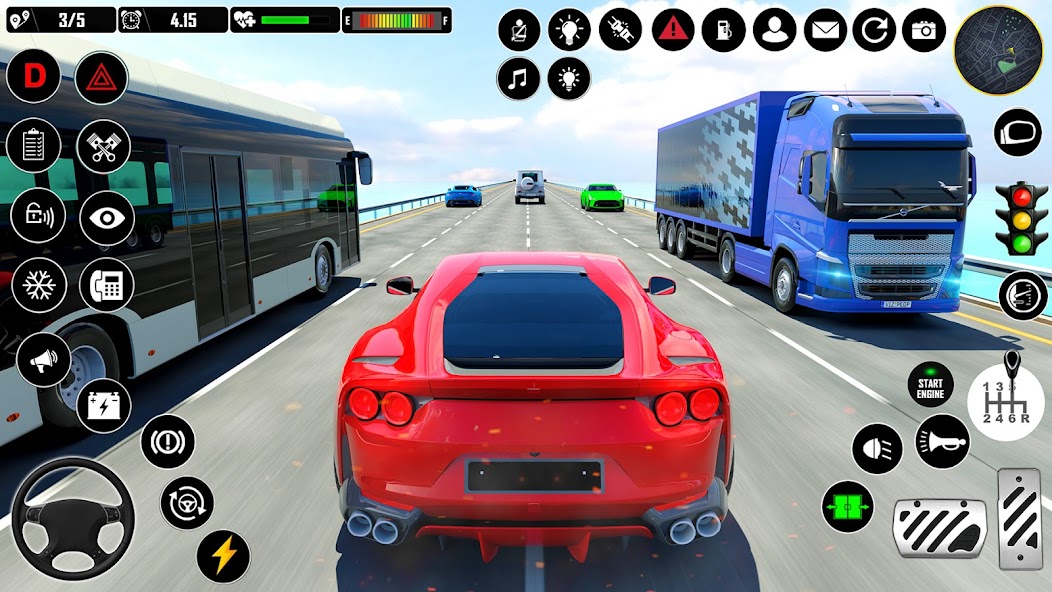1052x592 pixels.
Task: Tap the Start Engine button
Action: pyautogui.click(x=930, y=384)
